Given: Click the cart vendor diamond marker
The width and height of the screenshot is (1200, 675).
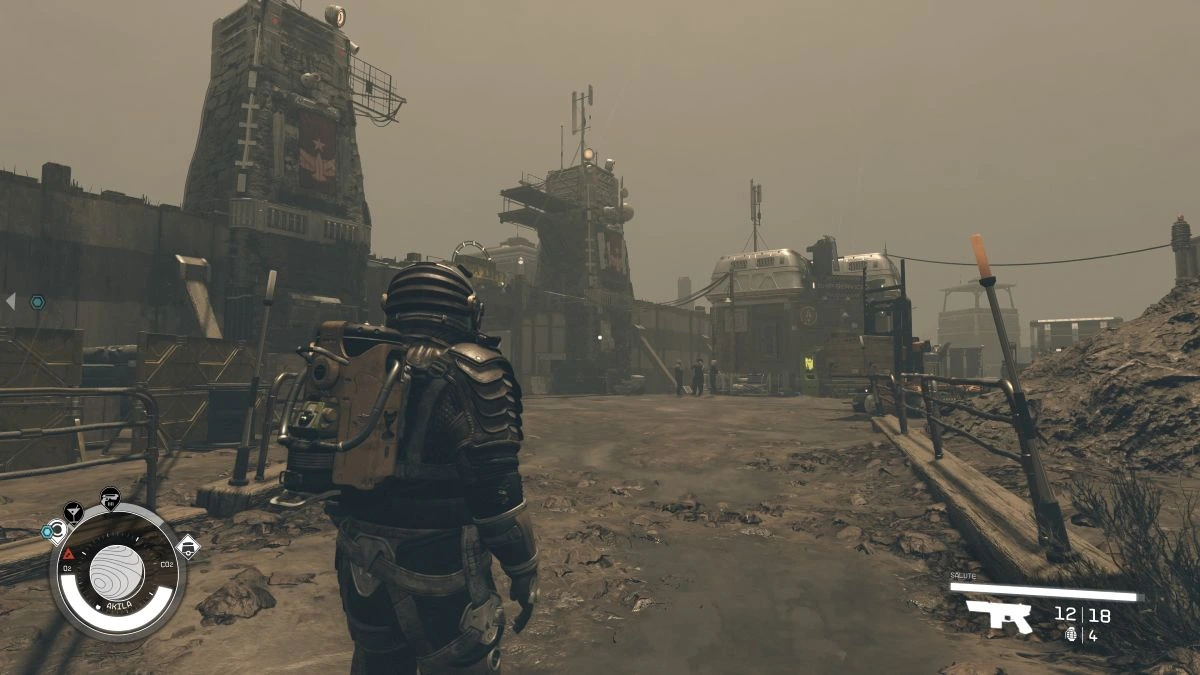Looking at the screenshot, I should [188, 546].
